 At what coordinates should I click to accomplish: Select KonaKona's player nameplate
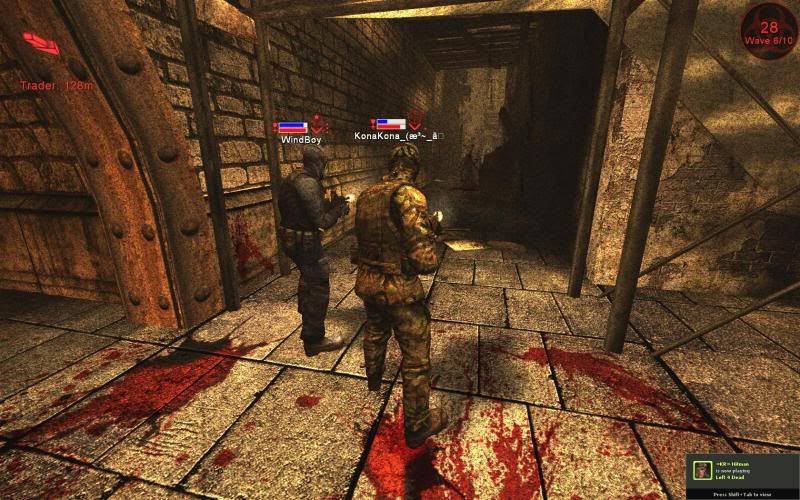(396, 134)
